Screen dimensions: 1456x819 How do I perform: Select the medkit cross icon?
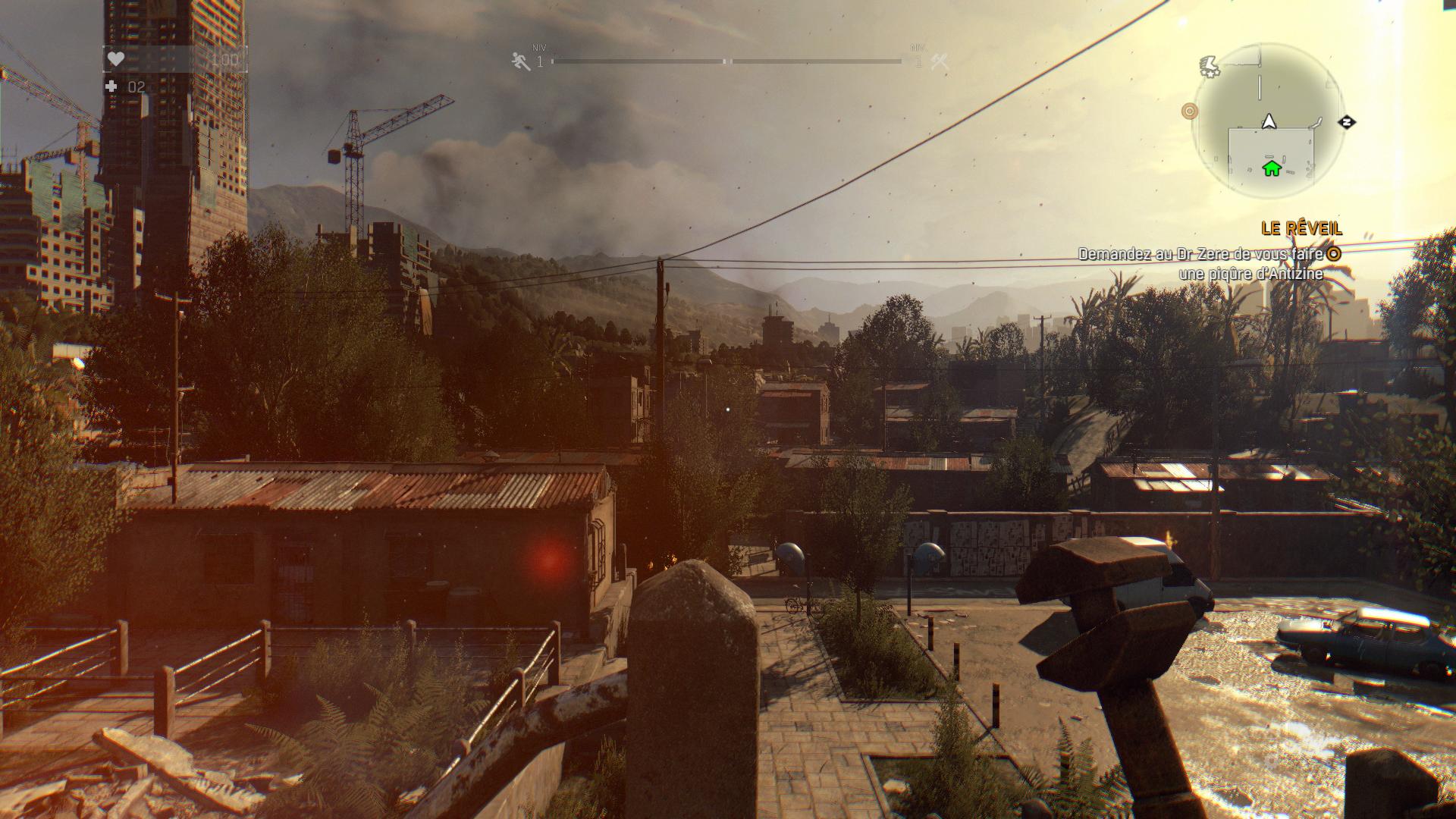pyautogui.click(x=112, y=86)
